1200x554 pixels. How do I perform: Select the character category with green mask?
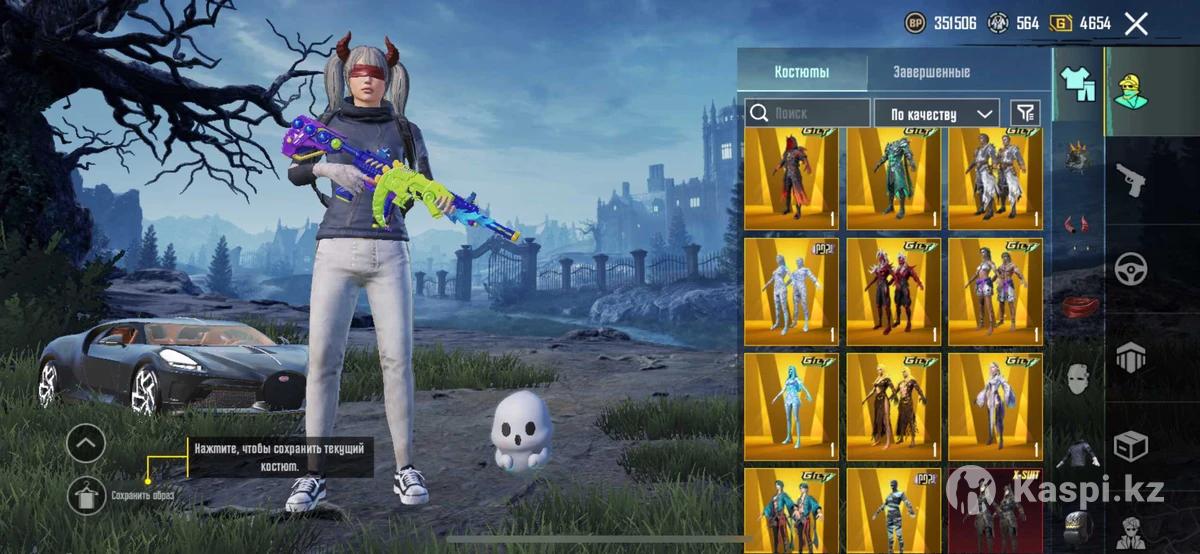point(1132,91)
